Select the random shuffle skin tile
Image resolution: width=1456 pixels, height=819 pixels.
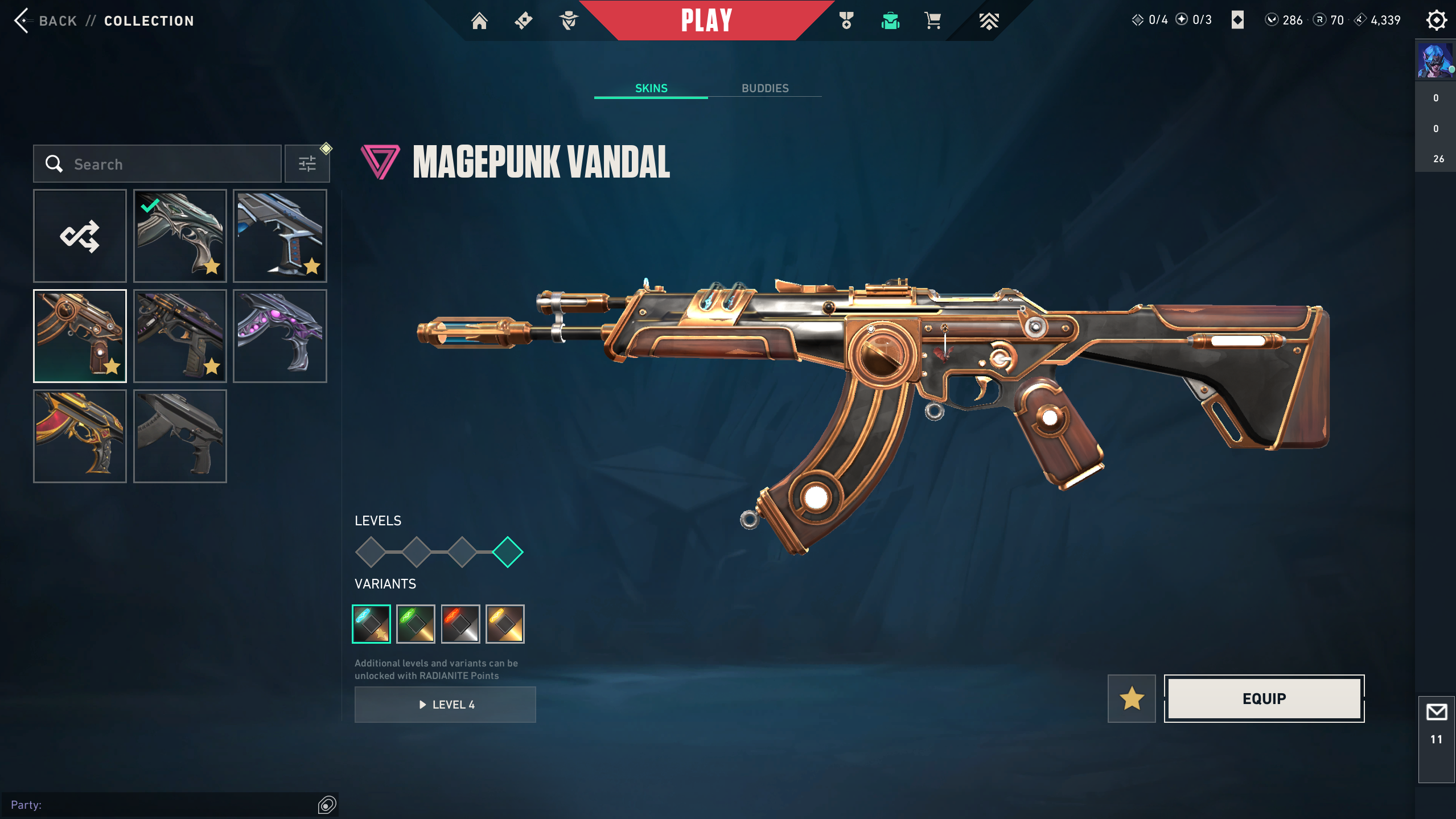(80, 236)
